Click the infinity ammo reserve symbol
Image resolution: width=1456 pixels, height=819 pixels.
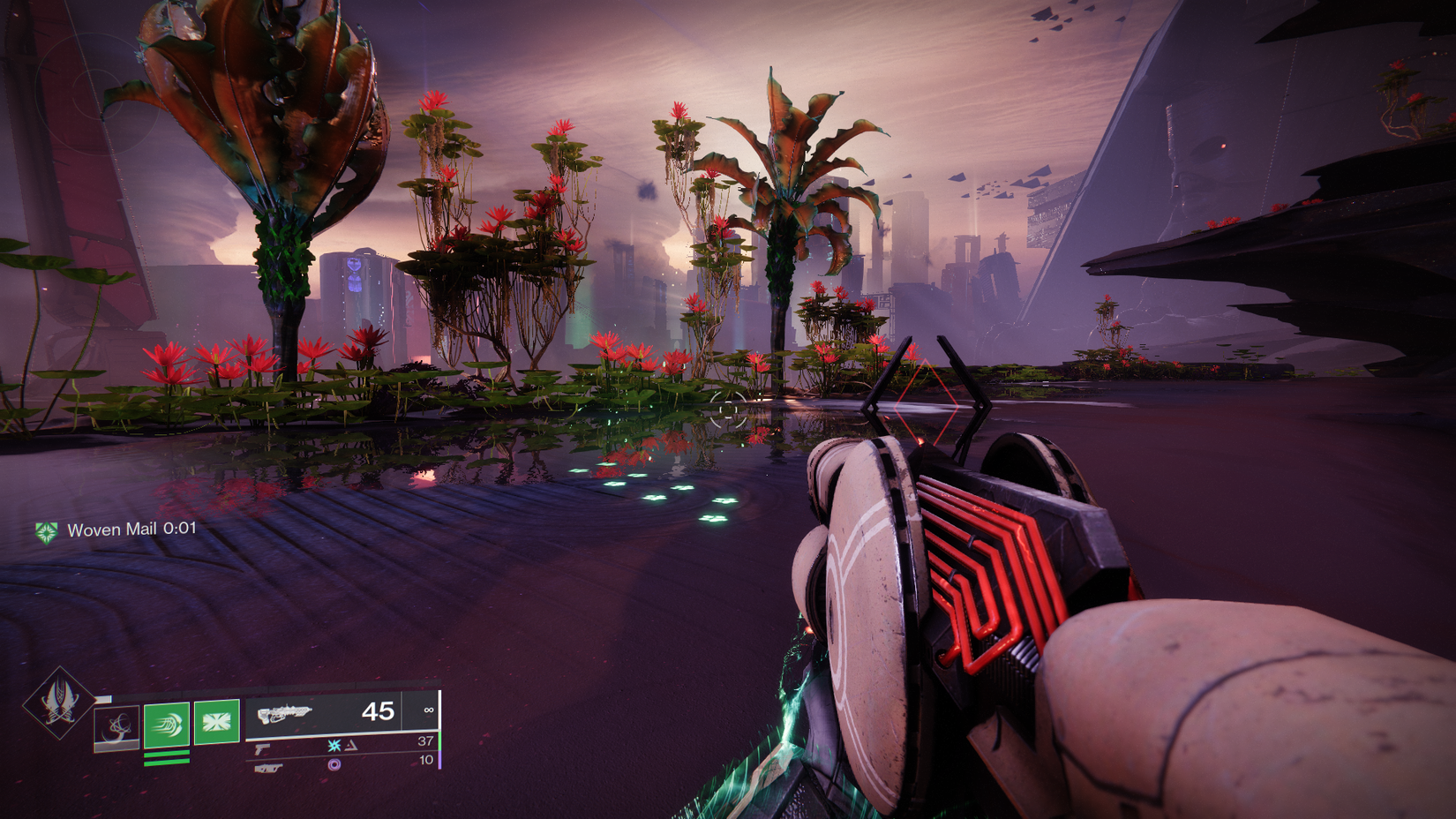tap(428, 709)
